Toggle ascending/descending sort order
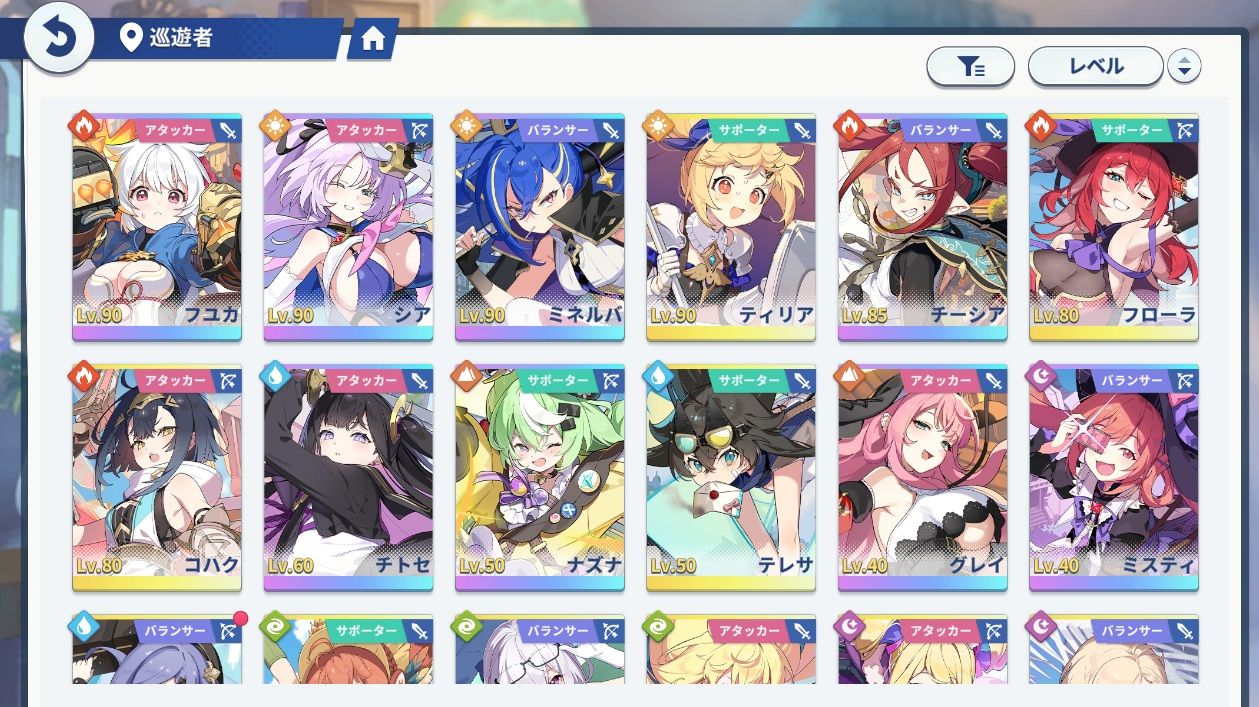 (1184, 67)
